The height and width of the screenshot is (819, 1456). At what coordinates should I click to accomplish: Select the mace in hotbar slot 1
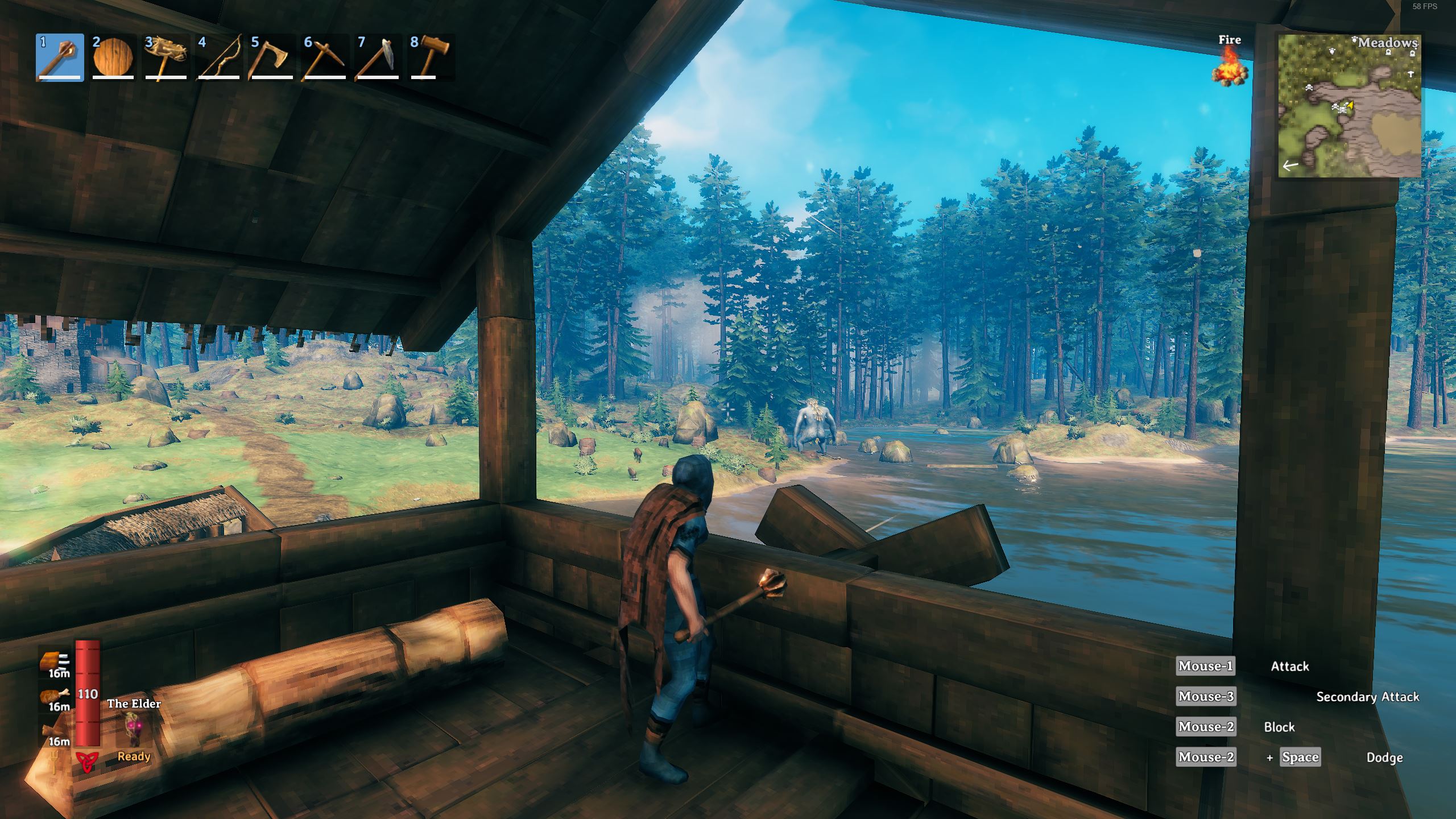[60, 58]
